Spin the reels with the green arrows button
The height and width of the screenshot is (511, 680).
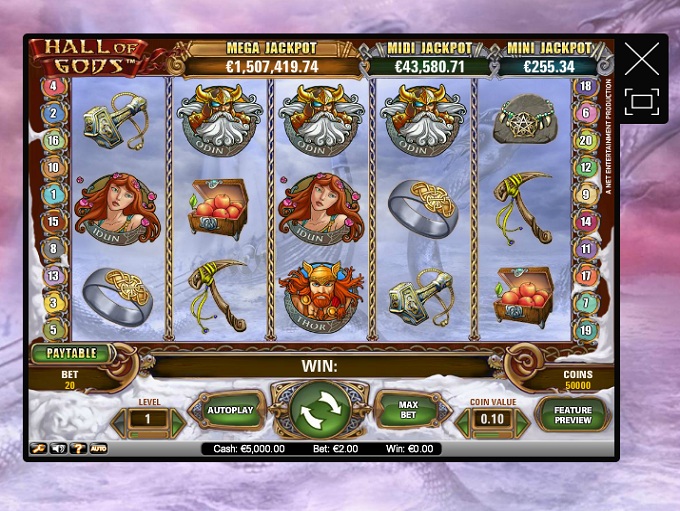(320, 408)
